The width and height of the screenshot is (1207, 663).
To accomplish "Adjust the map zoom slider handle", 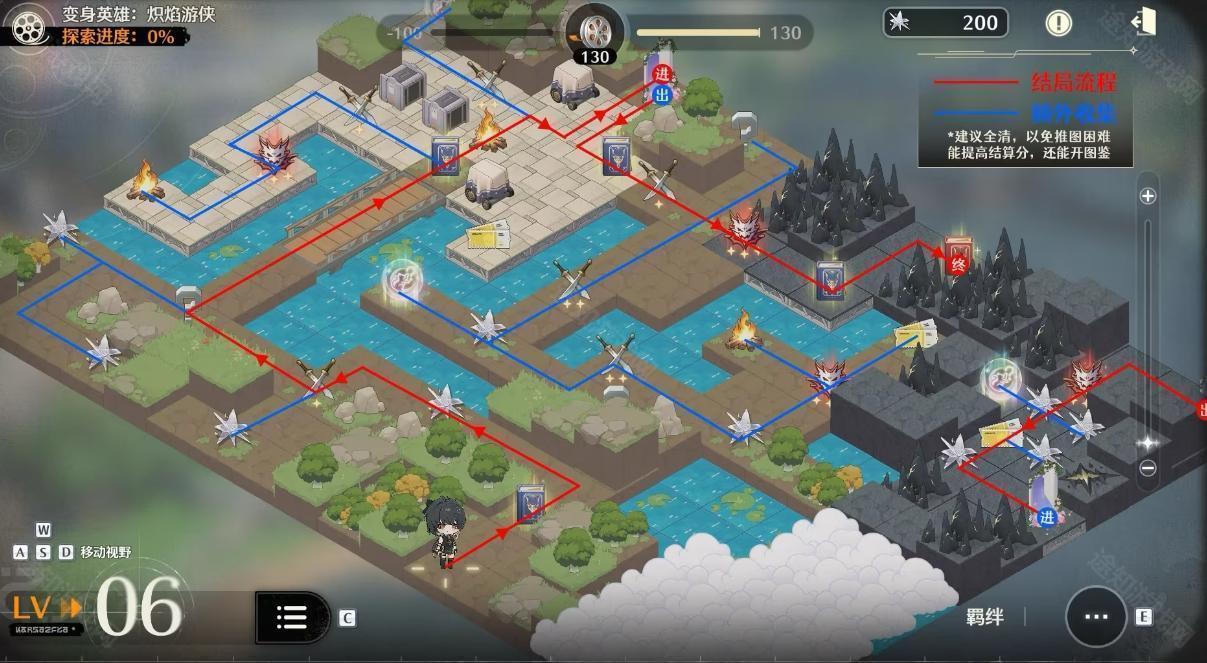I will tap(1148, 442).
